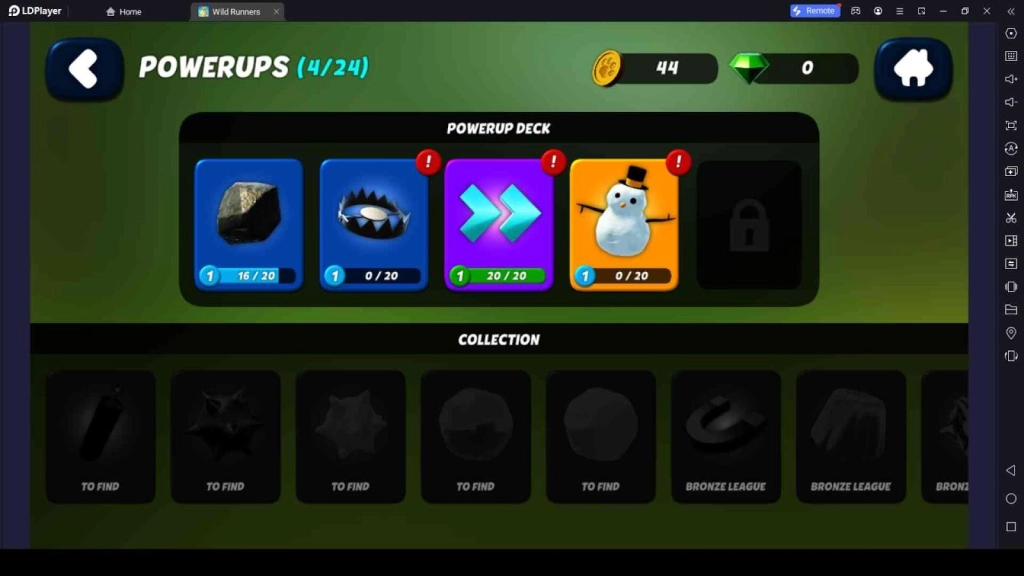Click the green gem currency icon
This screenshot has width=1024, height=576.
[747, 68]
